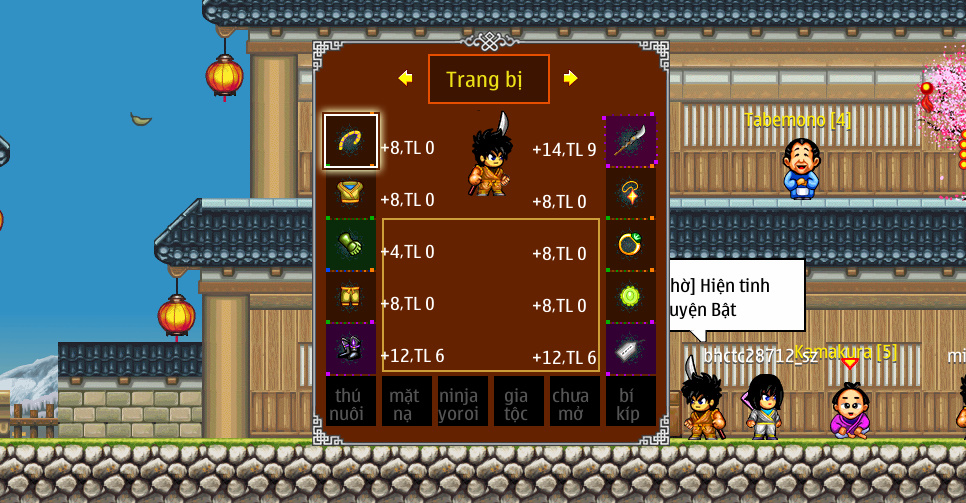This screenshot has width=966, height=503.
Task: Select the polearm weapon slot
Action: 631,141
